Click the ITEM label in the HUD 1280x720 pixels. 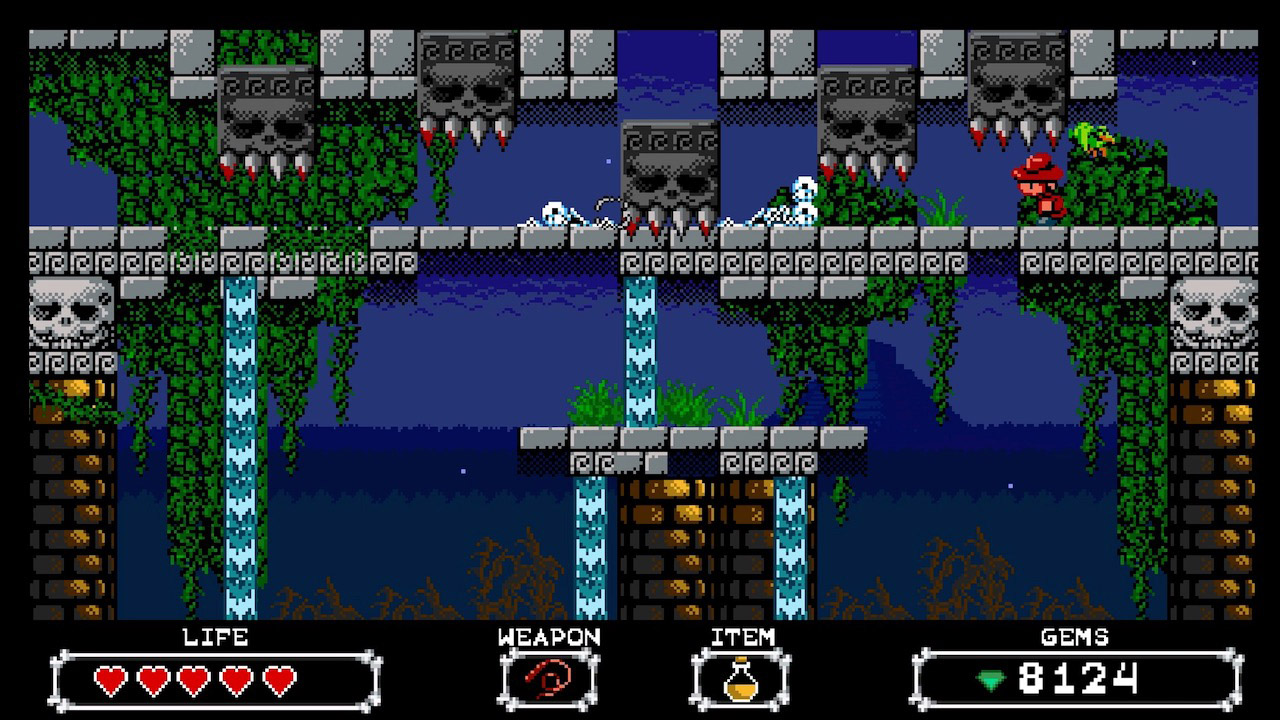point(744,636)
